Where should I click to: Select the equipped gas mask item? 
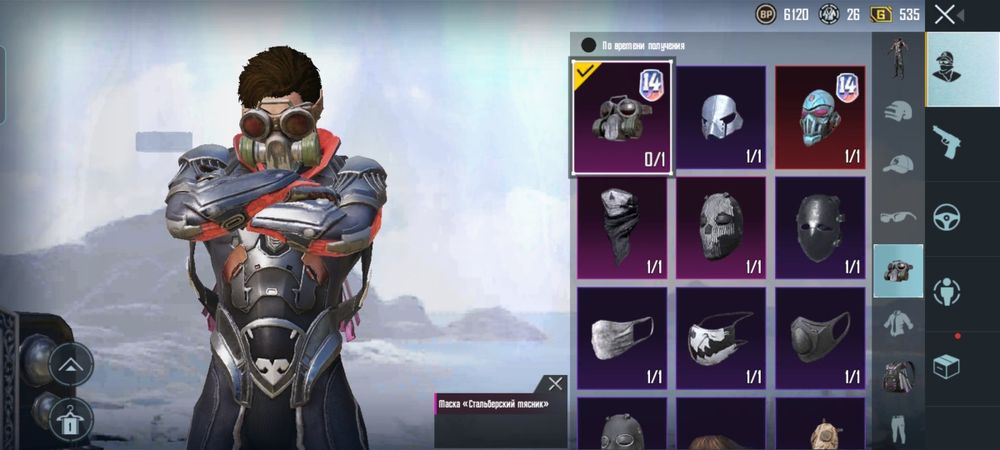[622, 116]
